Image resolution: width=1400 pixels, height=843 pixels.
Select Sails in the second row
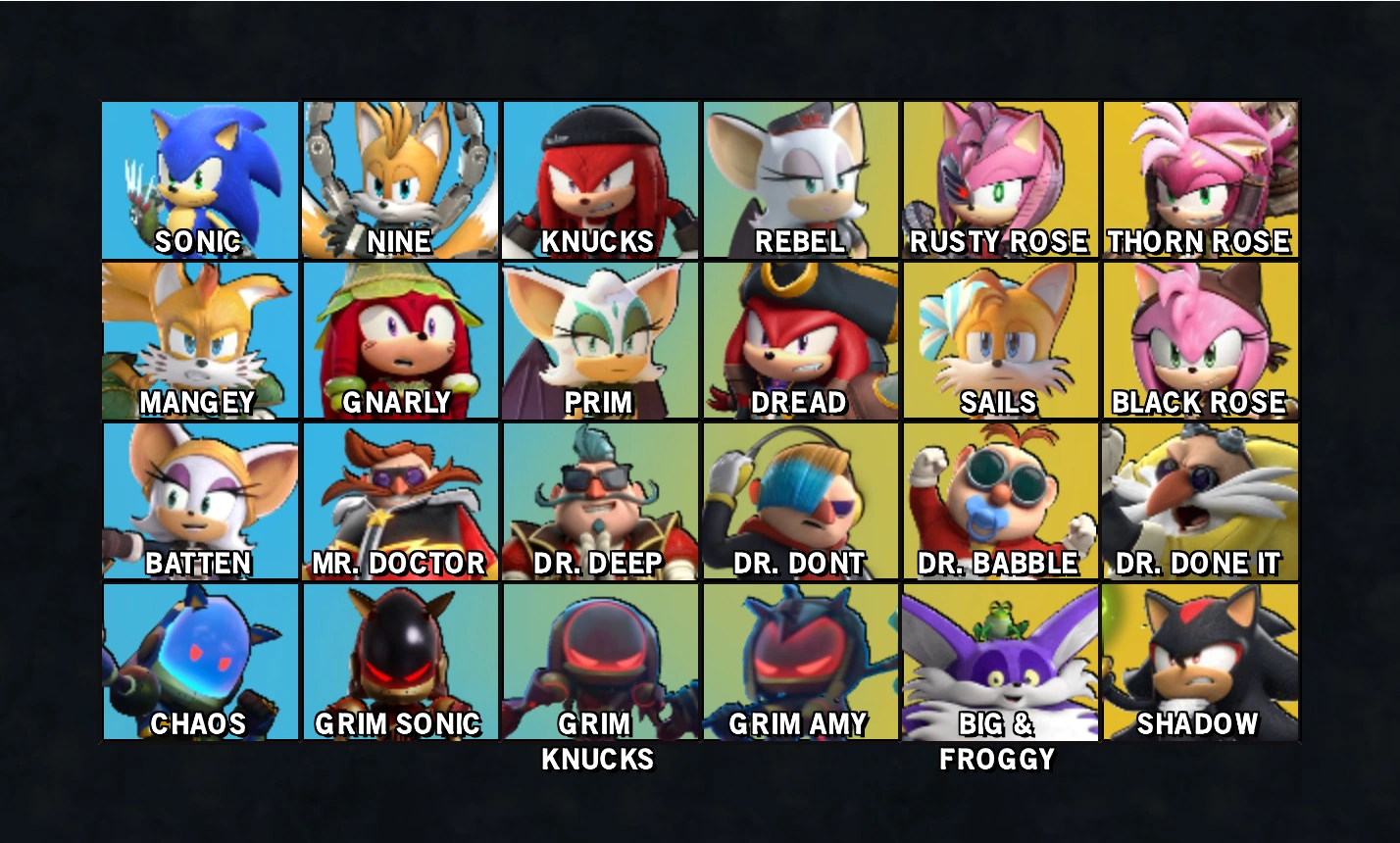coord(1000,340)
